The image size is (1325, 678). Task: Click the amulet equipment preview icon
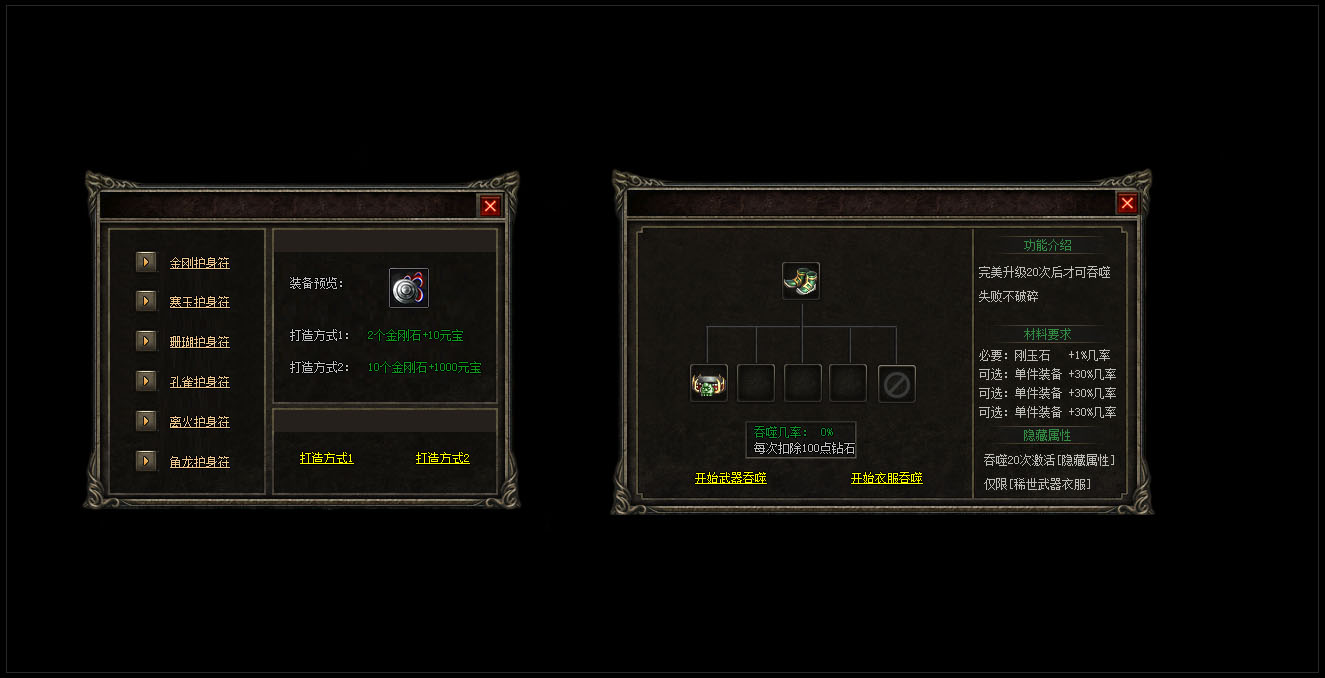pos(408,288)
